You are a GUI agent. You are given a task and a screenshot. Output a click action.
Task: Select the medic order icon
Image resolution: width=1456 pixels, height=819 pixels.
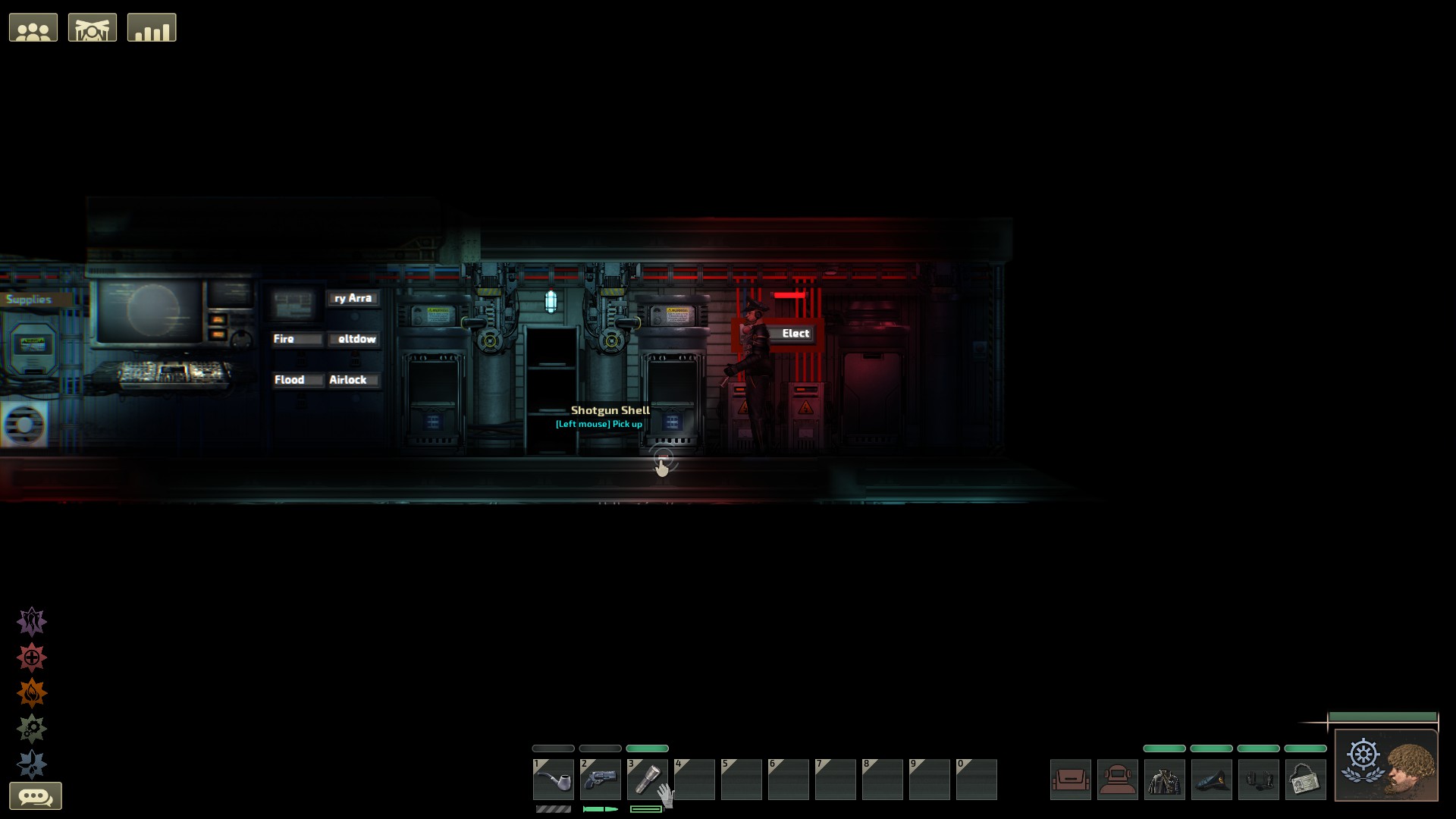click(x=32, y=657)
